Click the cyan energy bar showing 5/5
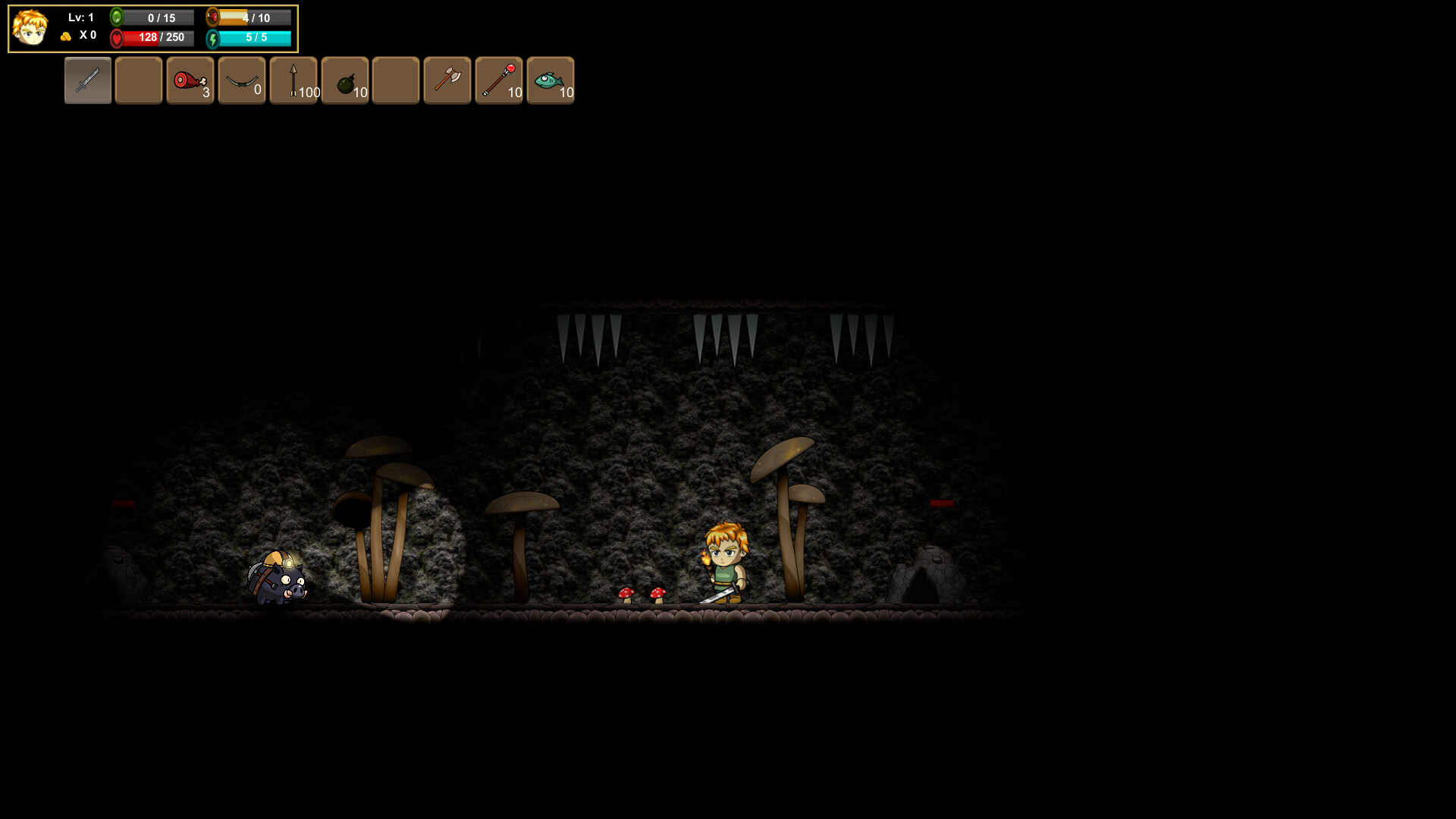Viewport: 1456px width, 819px height. pos(254,37)
